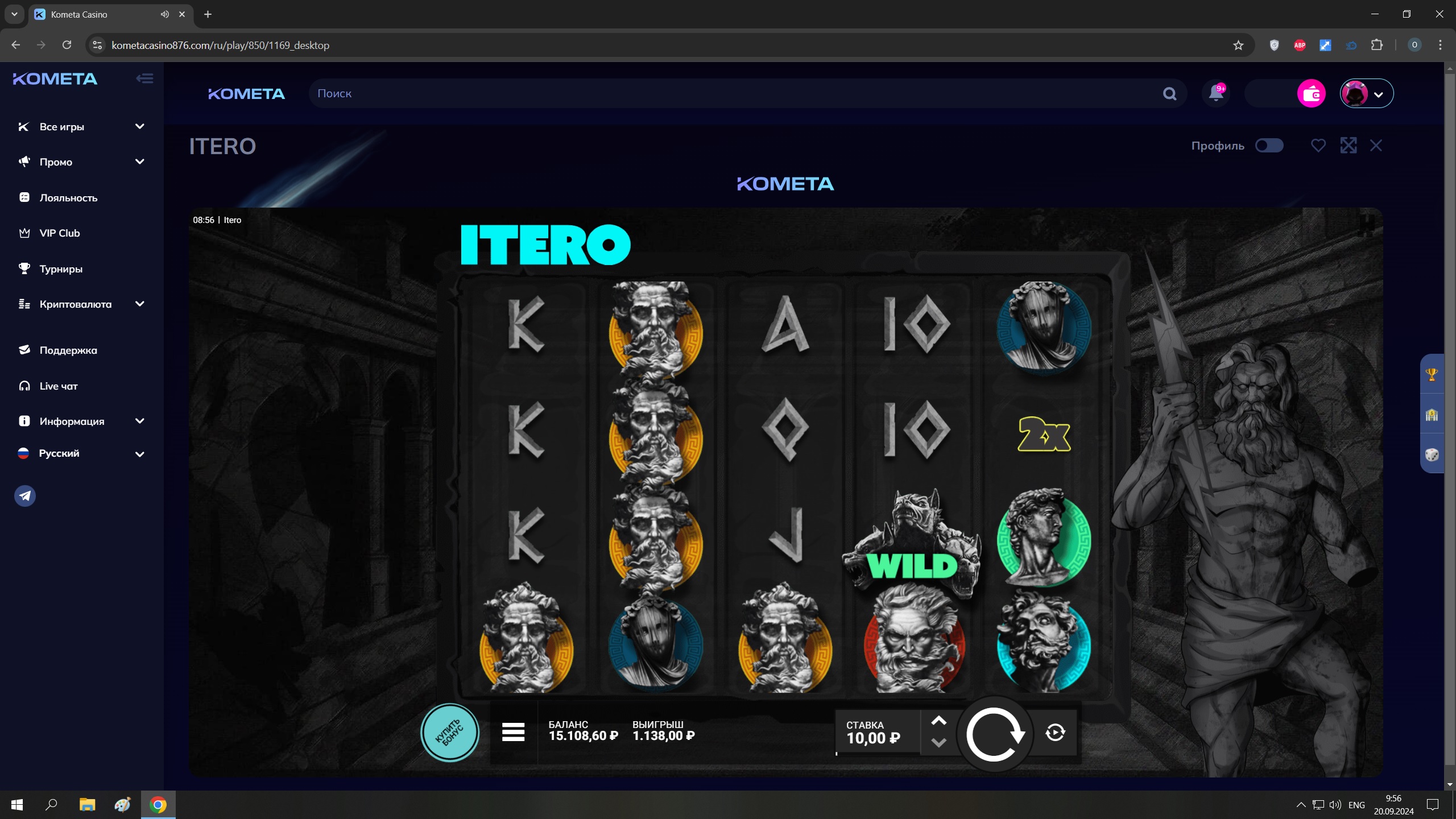Viewport: 1456px width, 819px height.
Task: Go to Турниры section
Action: (61, 269)
